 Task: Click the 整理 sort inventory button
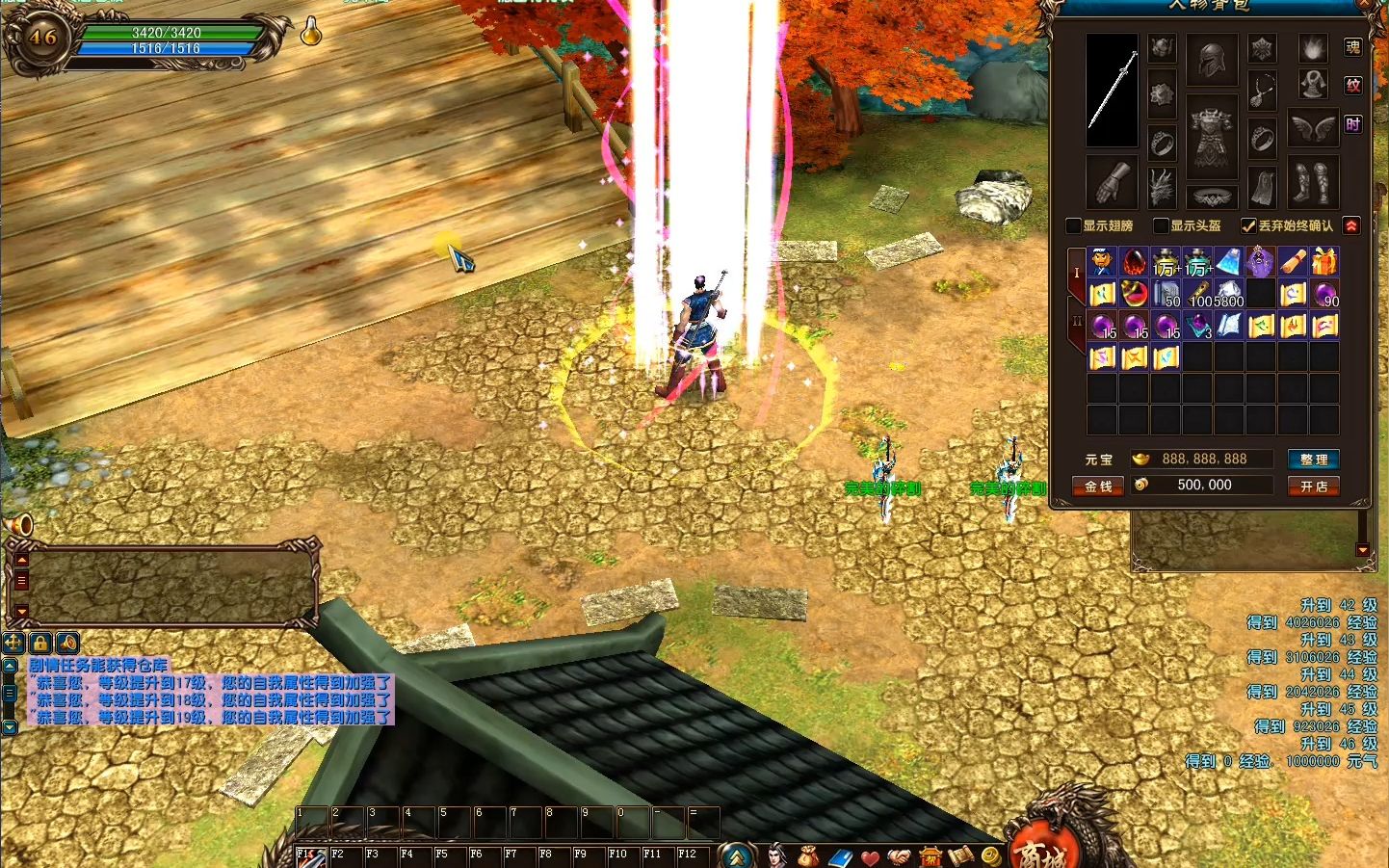coord(1313,460)
